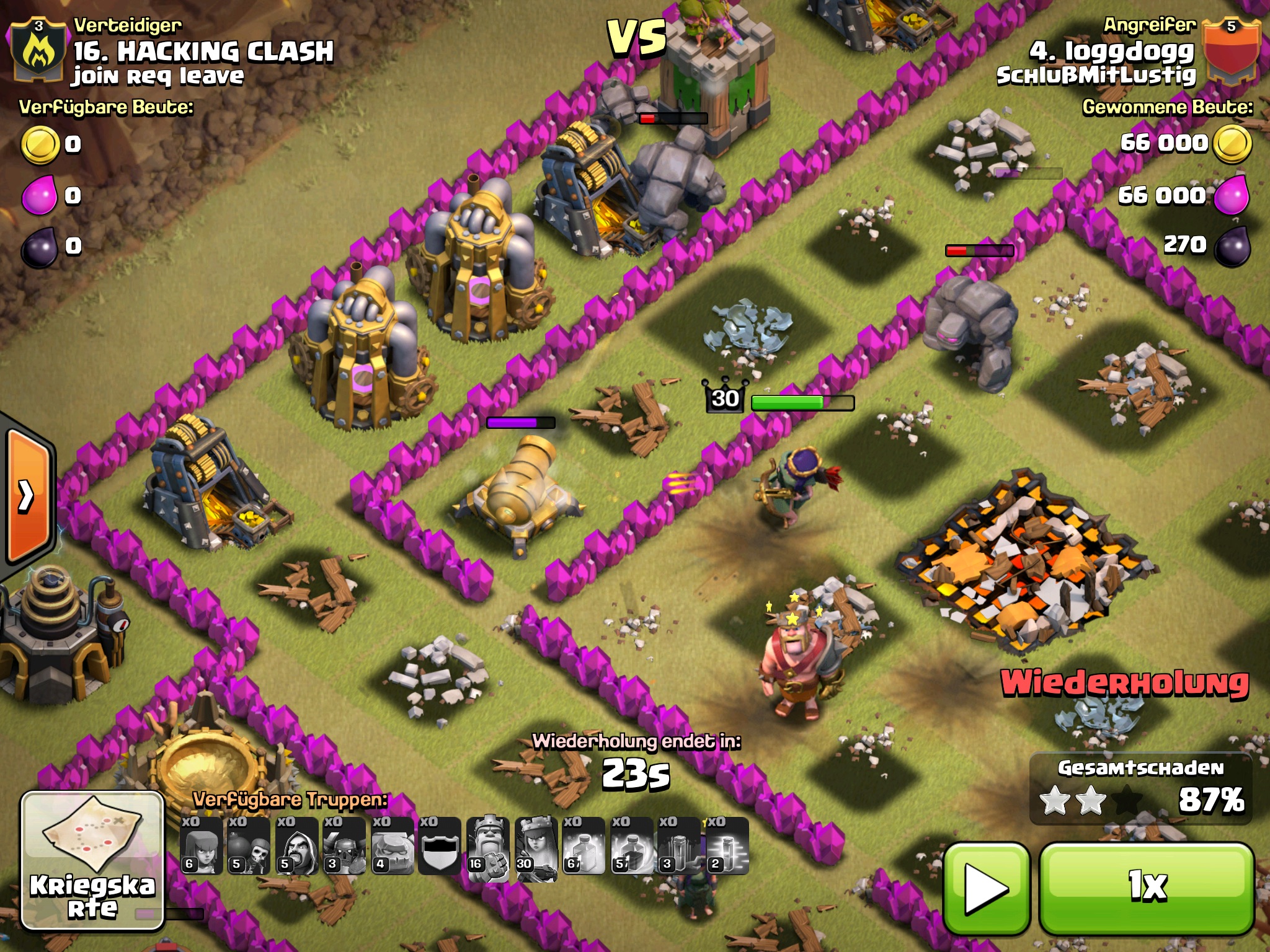This screenshot has width=1270, height=952.
Task: Expand the orange side arrow panel
Action: [27, 496]
